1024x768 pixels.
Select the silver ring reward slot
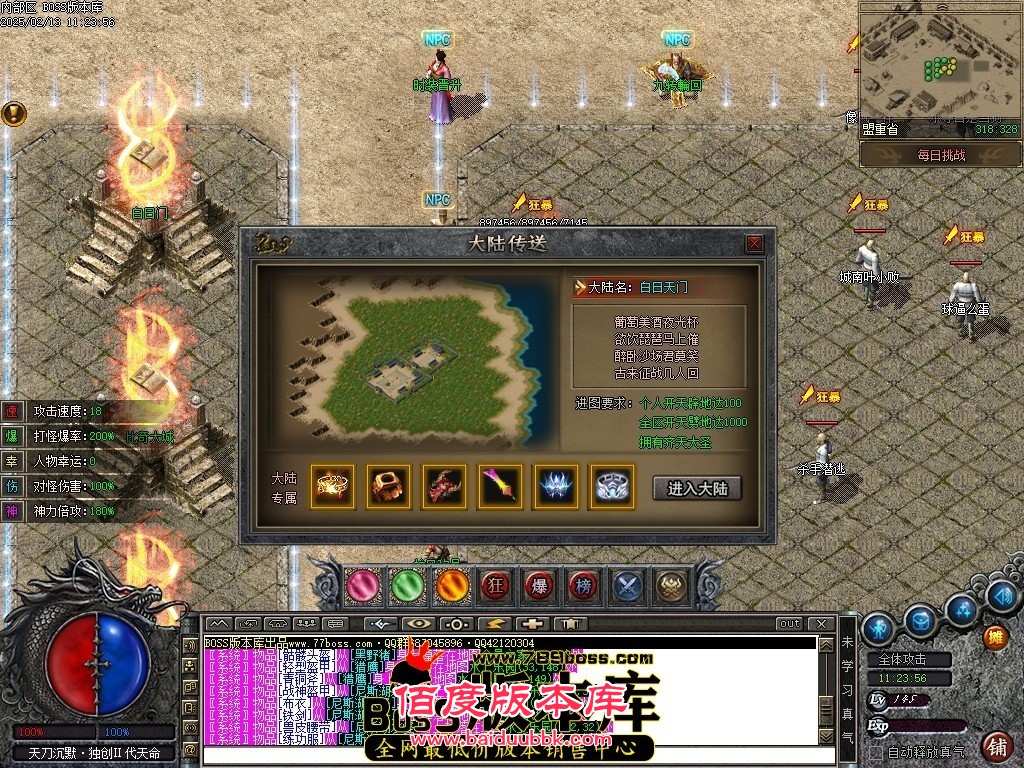point(612,487)
